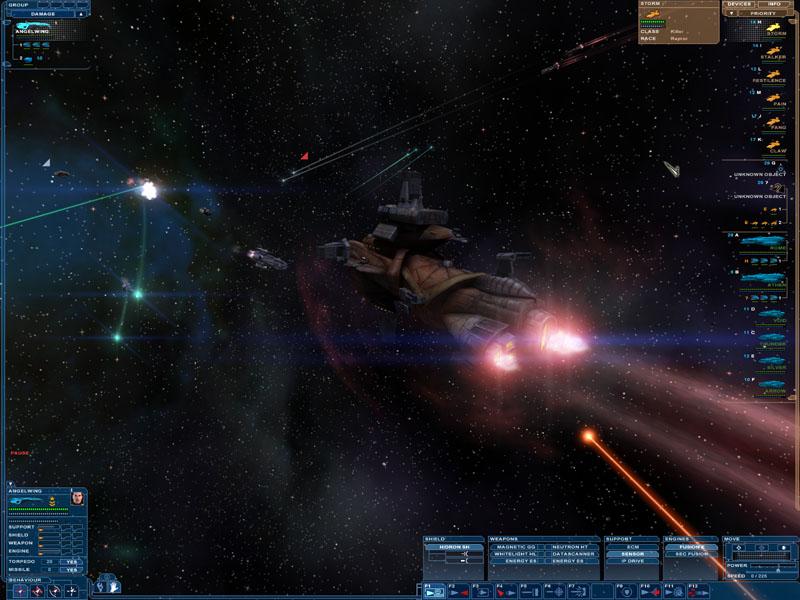Select the Angelwing captain portrait
Image resolution: width=800 pixels, height=600 pixels.
pos(78,498)
